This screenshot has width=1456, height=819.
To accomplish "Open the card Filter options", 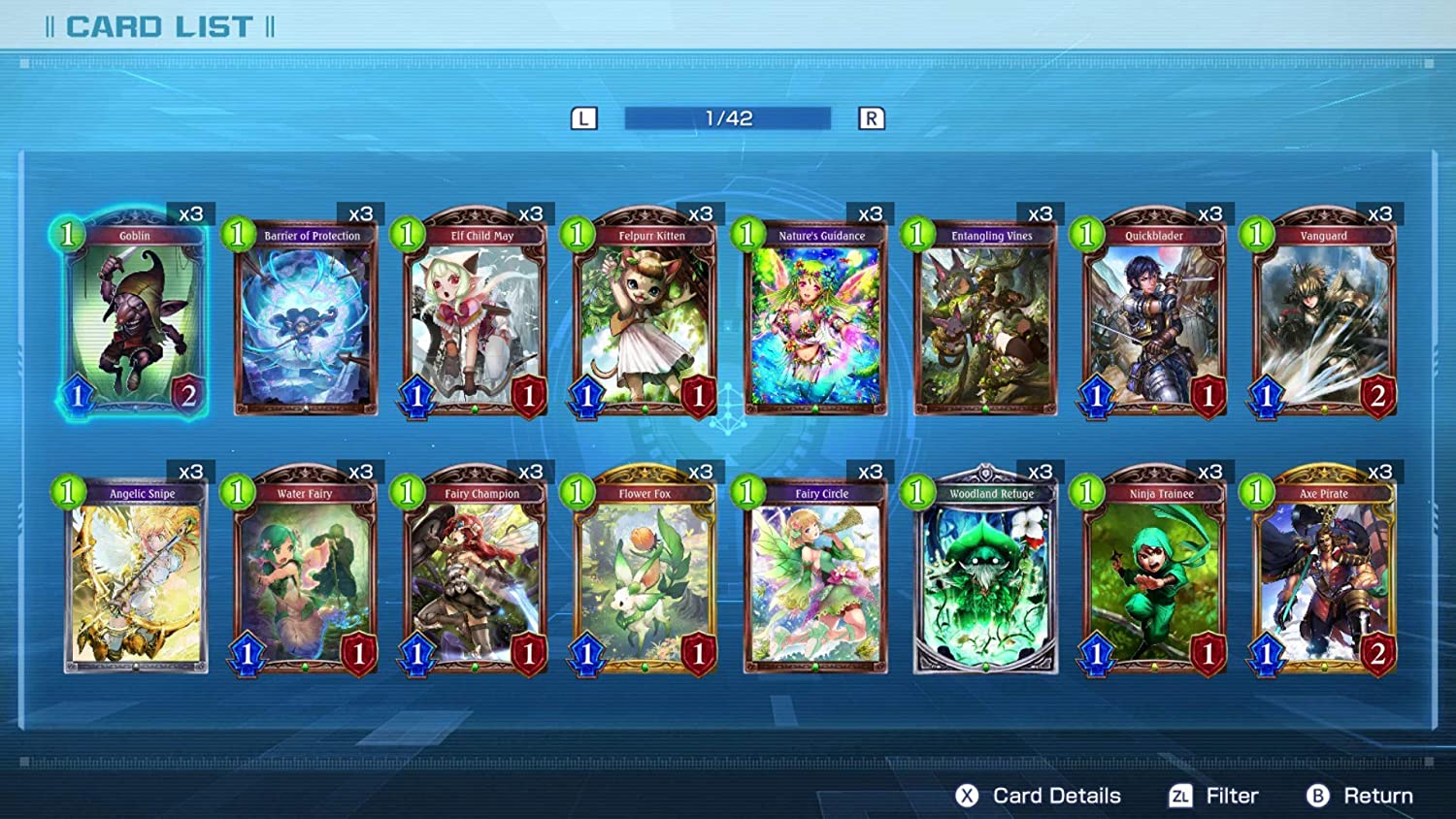I will [x=1213, y=796].
